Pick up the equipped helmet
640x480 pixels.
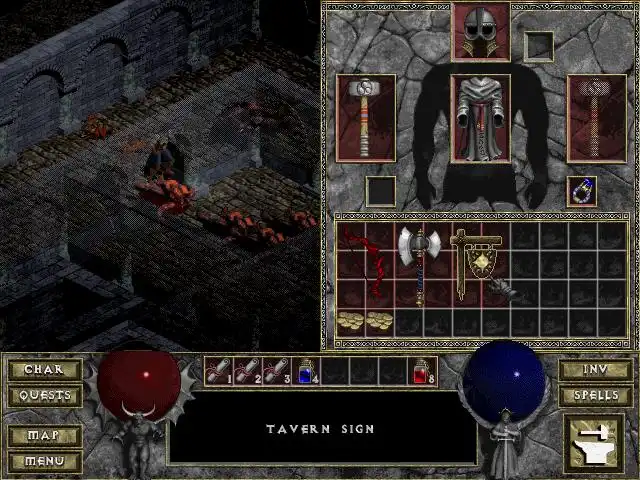481,32
